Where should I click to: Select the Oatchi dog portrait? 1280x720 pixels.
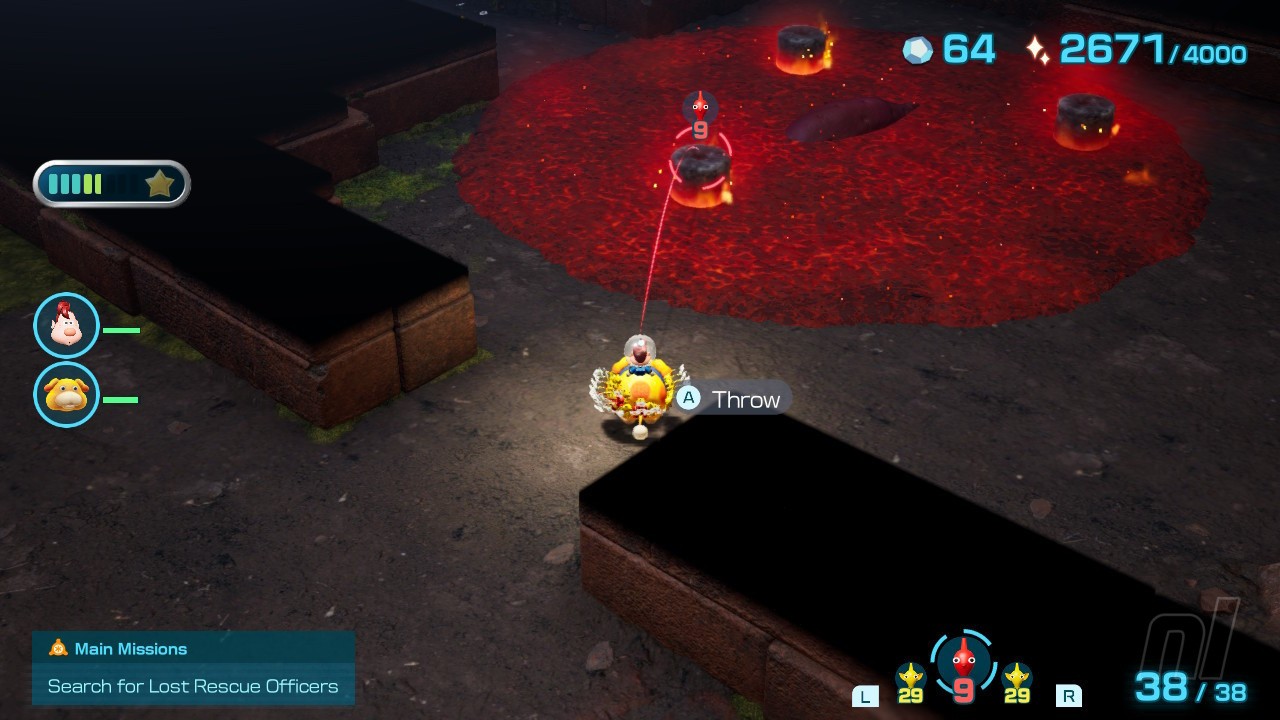(66, 395)
